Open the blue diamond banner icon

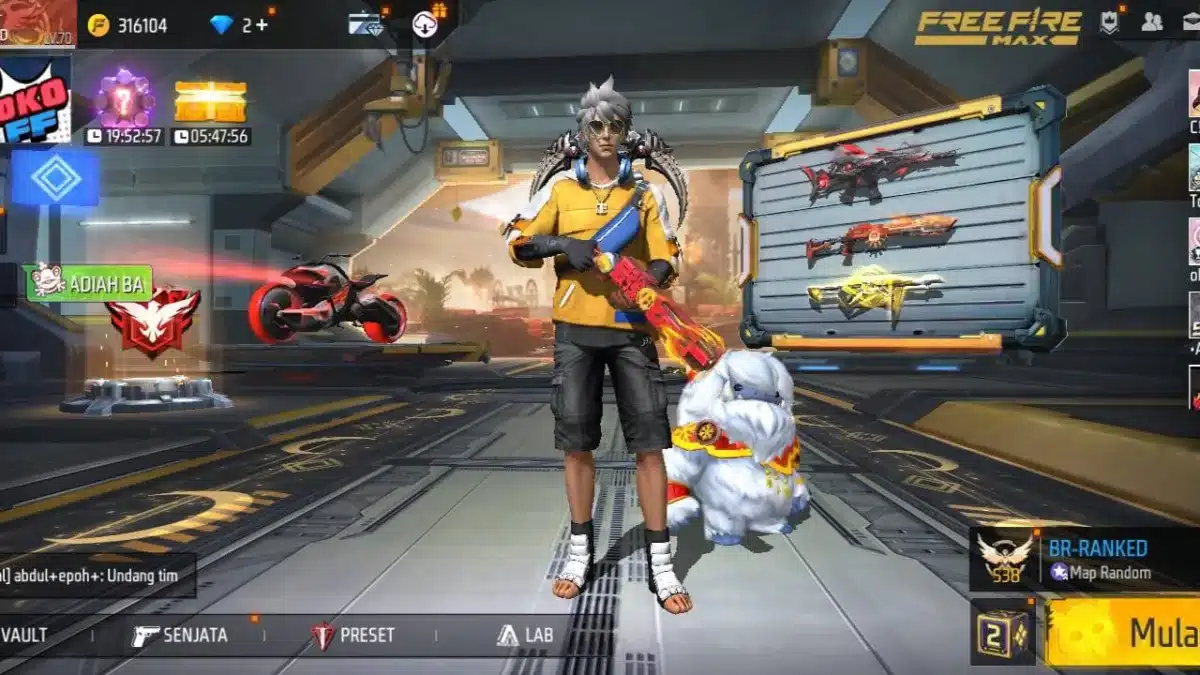click(x=55, y=177)
